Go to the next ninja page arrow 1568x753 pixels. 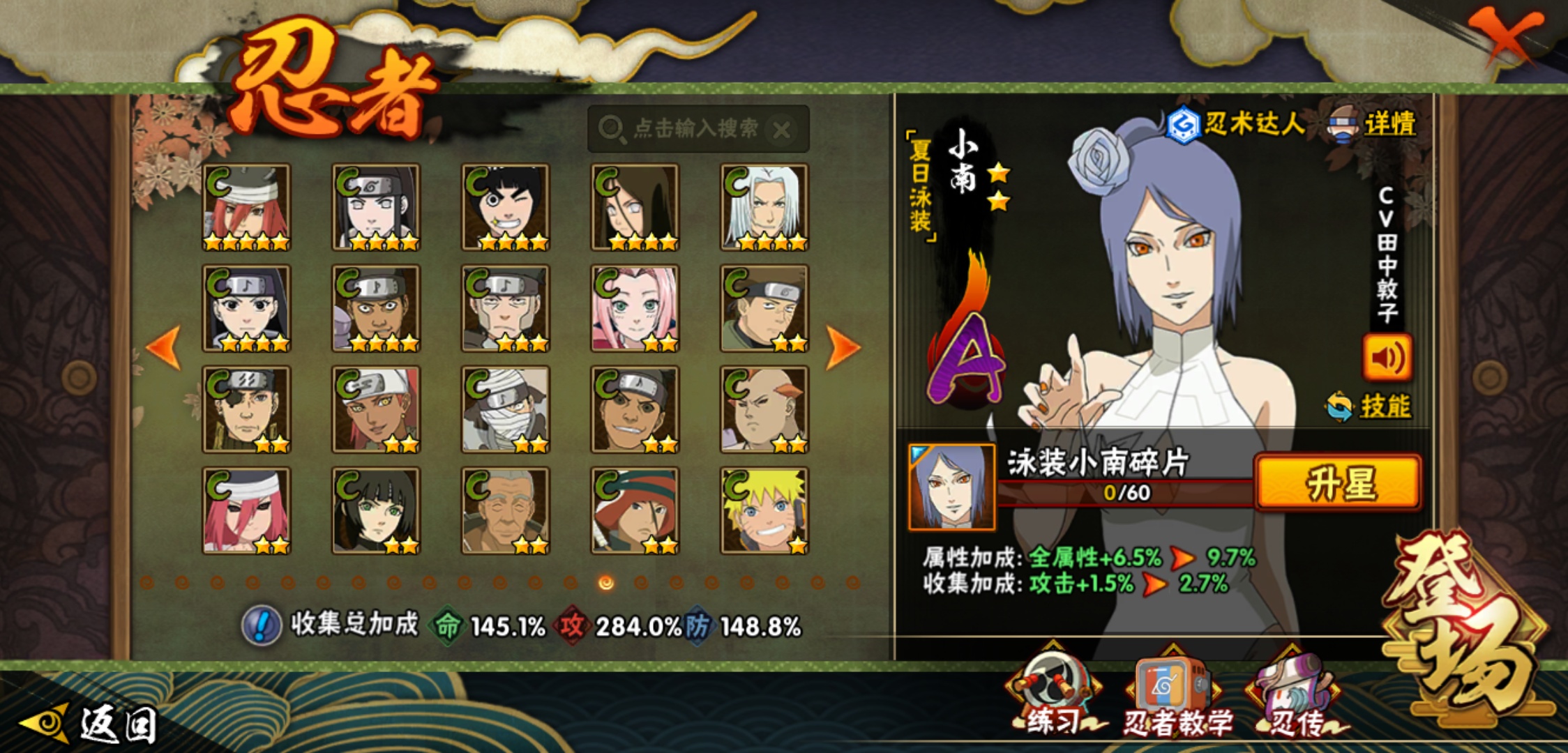[843, 347]
